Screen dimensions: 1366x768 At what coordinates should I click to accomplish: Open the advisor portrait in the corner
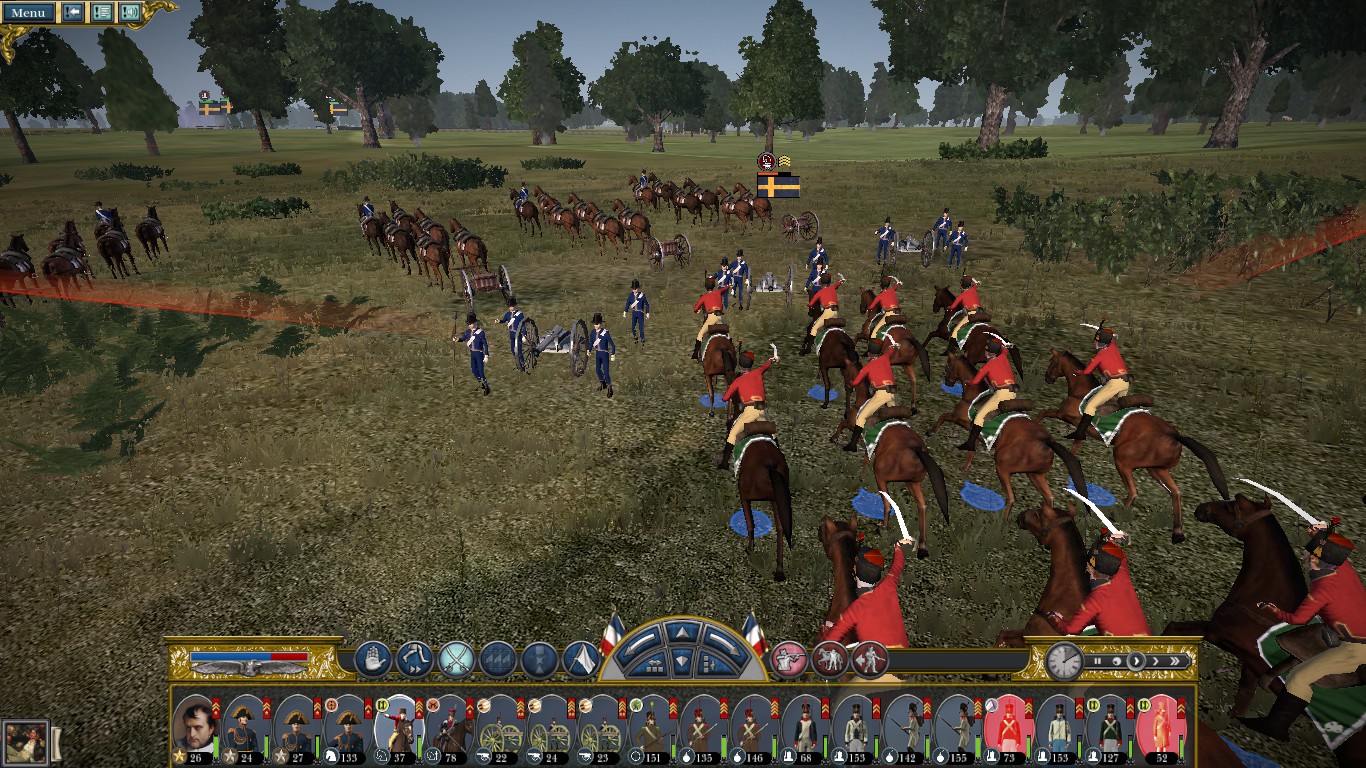[24, 743]
